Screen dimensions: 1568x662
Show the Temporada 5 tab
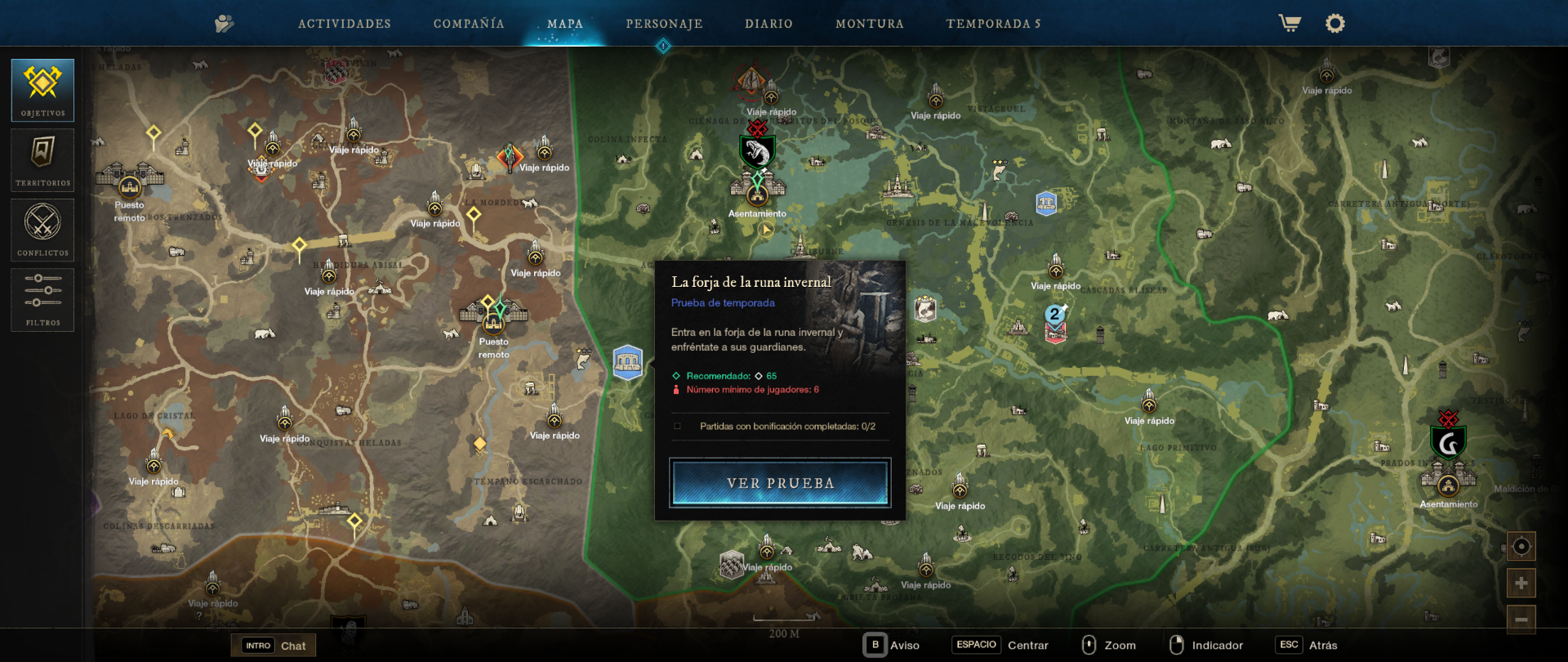coord(993,24)
